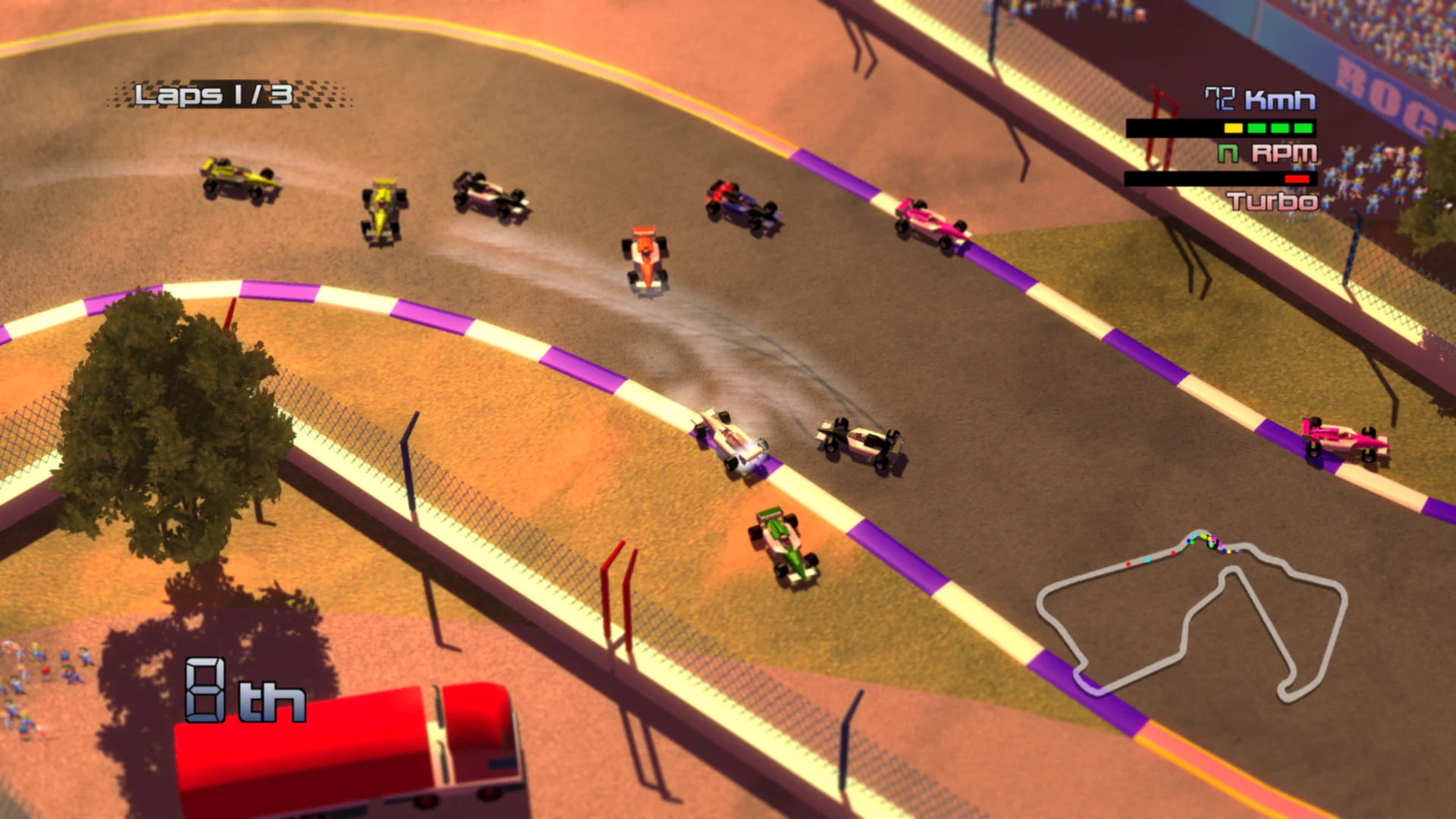
Task: Click the RPM progress bar
Action: click(x=1198, y=177)
